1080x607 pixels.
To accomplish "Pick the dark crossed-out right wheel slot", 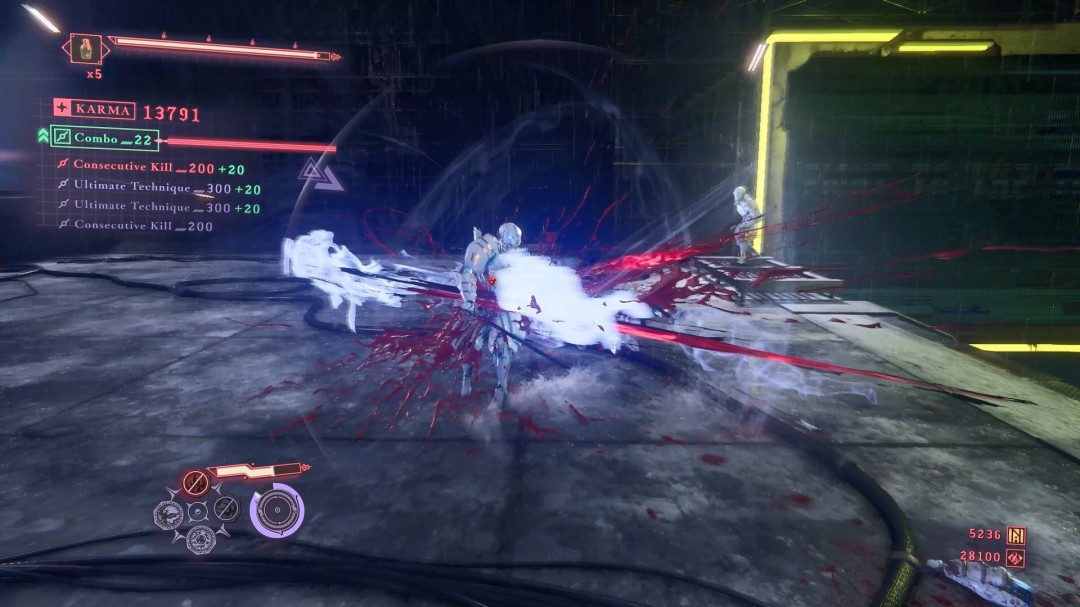I will coord(227,509).
